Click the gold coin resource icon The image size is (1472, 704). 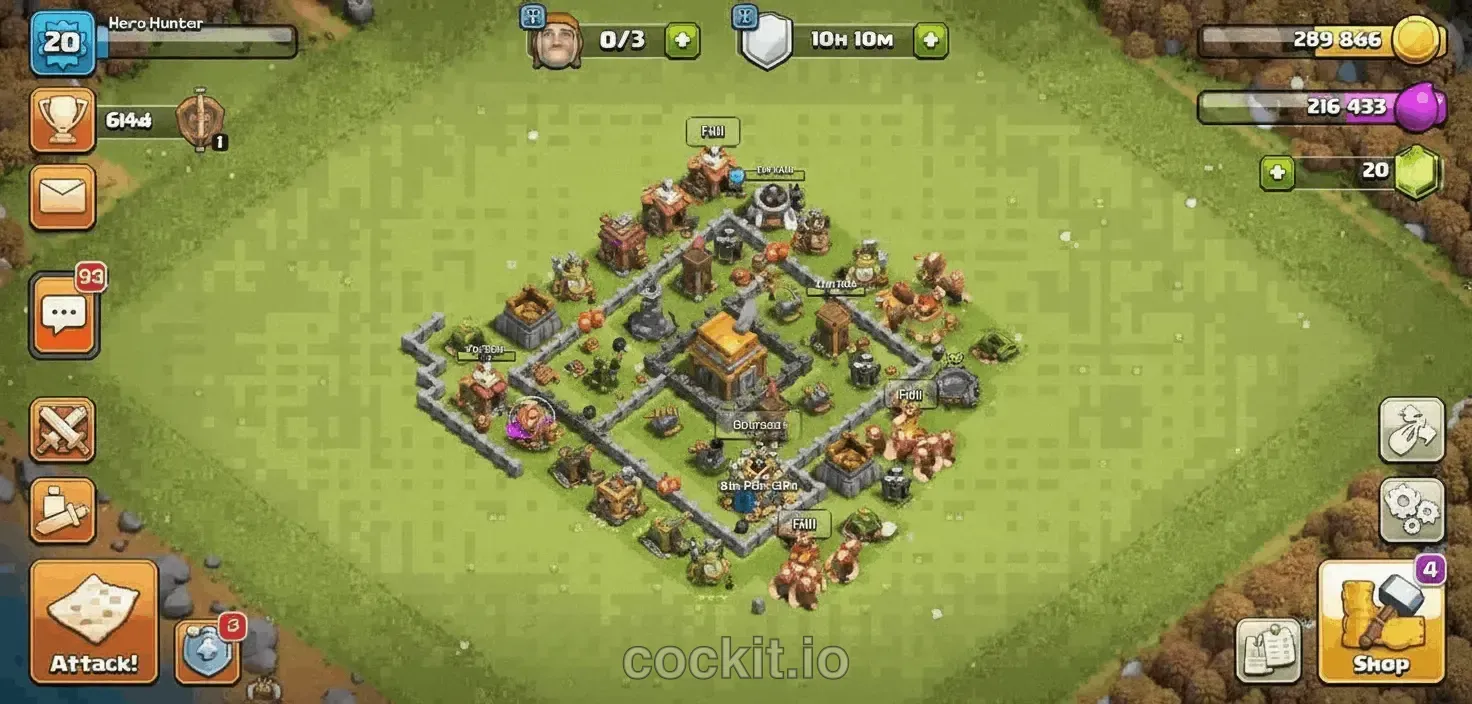click(1417, 41)
